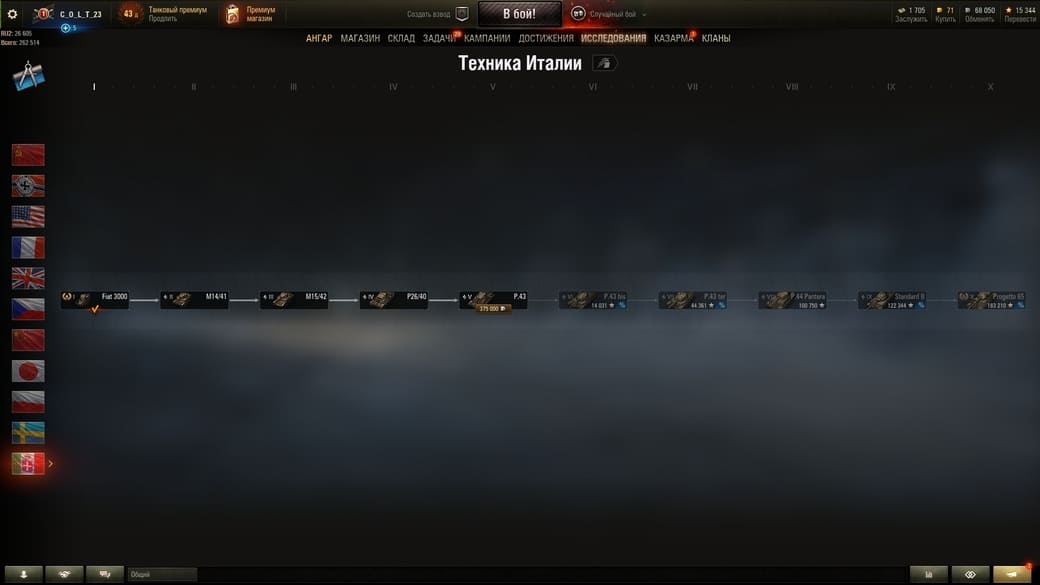Open the settings gear menu
The width and height of the screenshot is (1040, 585).
pyautogui.click(x=13, y=14)
